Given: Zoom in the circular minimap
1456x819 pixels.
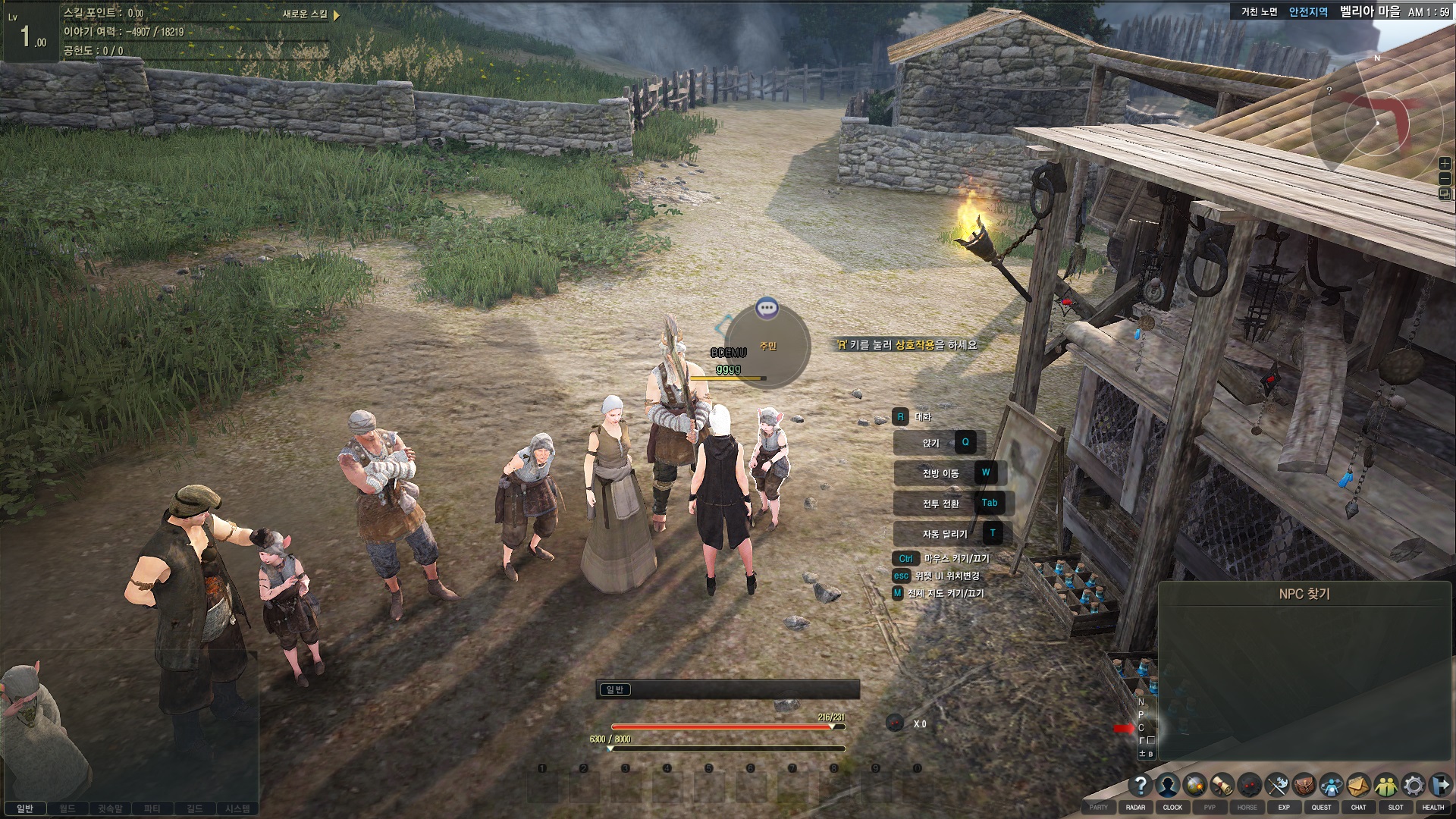Looking at the screenshot, I should pos(1445,164).
